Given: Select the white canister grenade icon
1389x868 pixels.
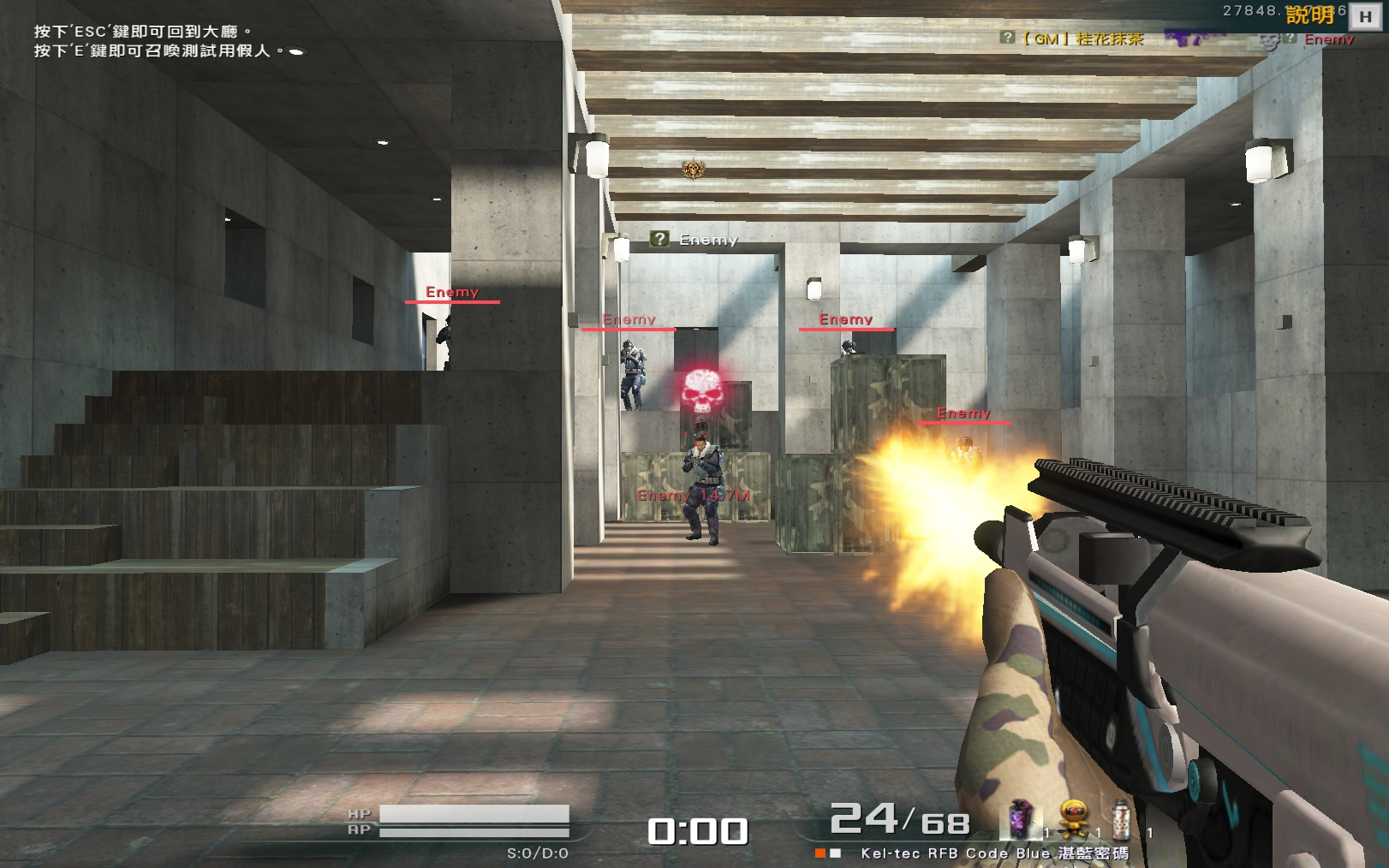Looking at the screenshot, I should [1121, 817].
